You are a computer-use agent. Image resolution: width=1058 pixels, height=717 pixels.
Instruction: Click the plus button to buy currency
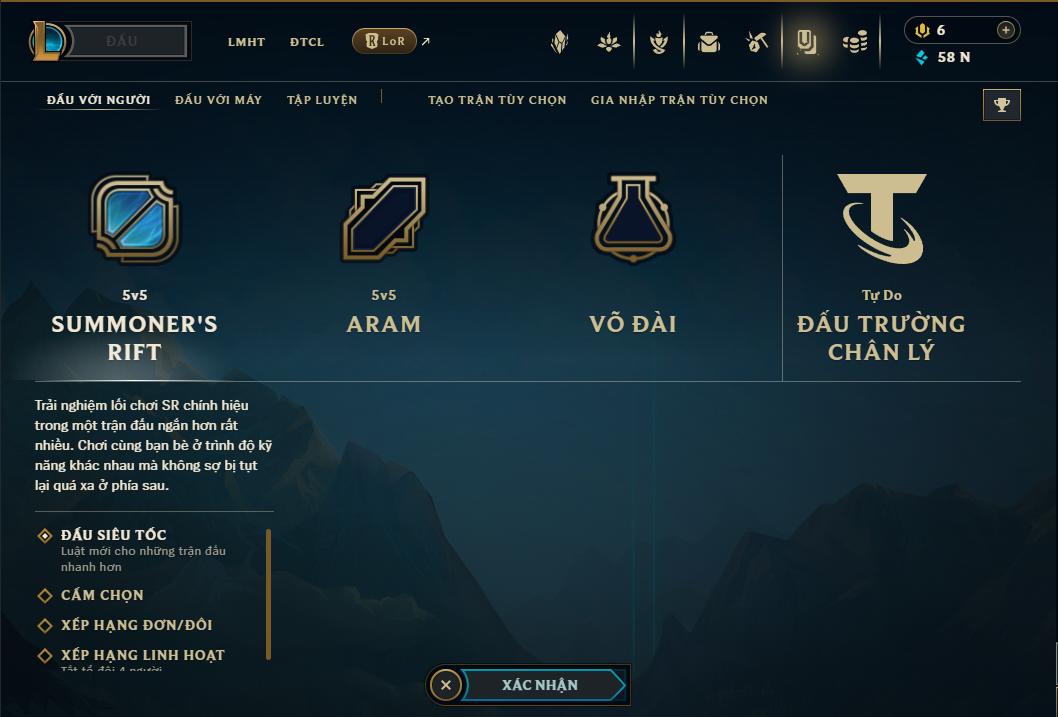[x=1006, y=30]
